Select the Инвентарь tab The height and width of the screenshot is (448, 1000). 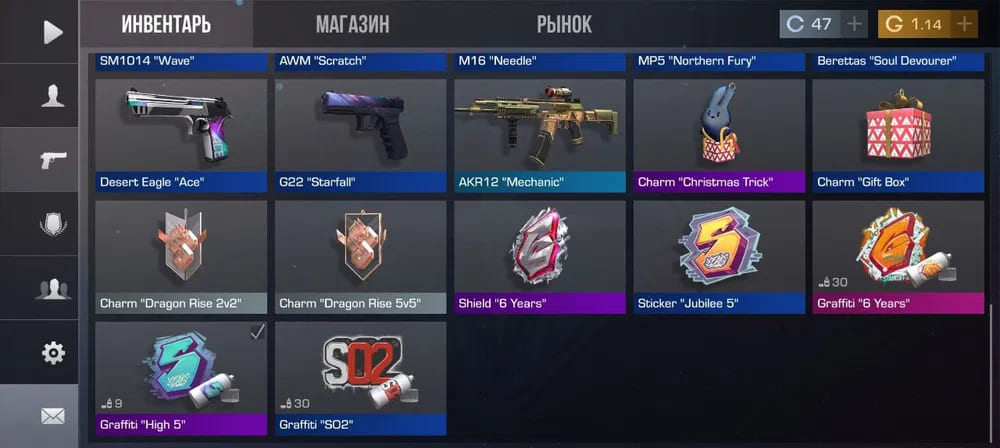click(166, 24)
